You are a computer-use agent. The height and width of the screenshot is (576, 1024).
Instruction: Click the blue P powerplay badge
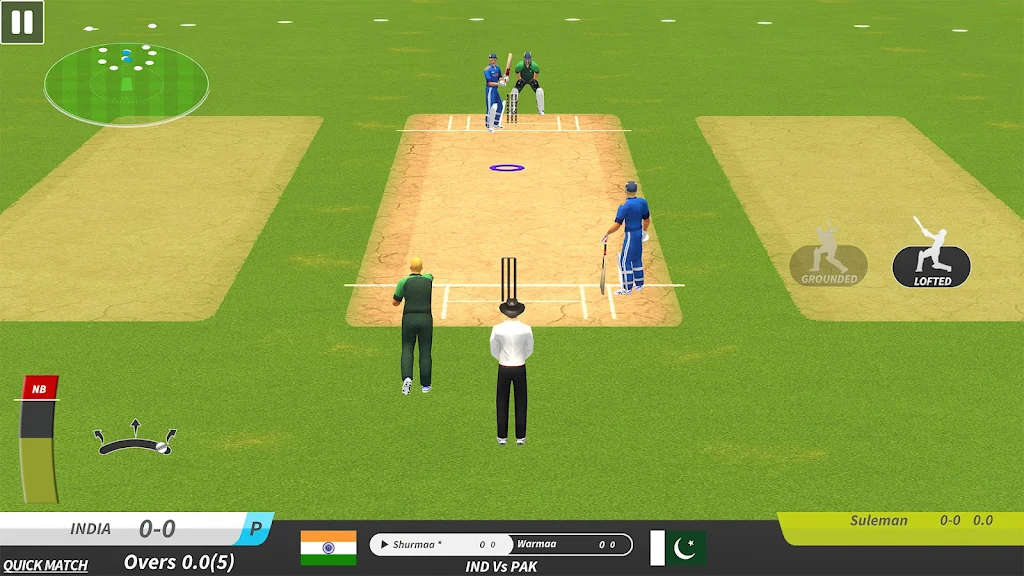(x=256, y=529)
